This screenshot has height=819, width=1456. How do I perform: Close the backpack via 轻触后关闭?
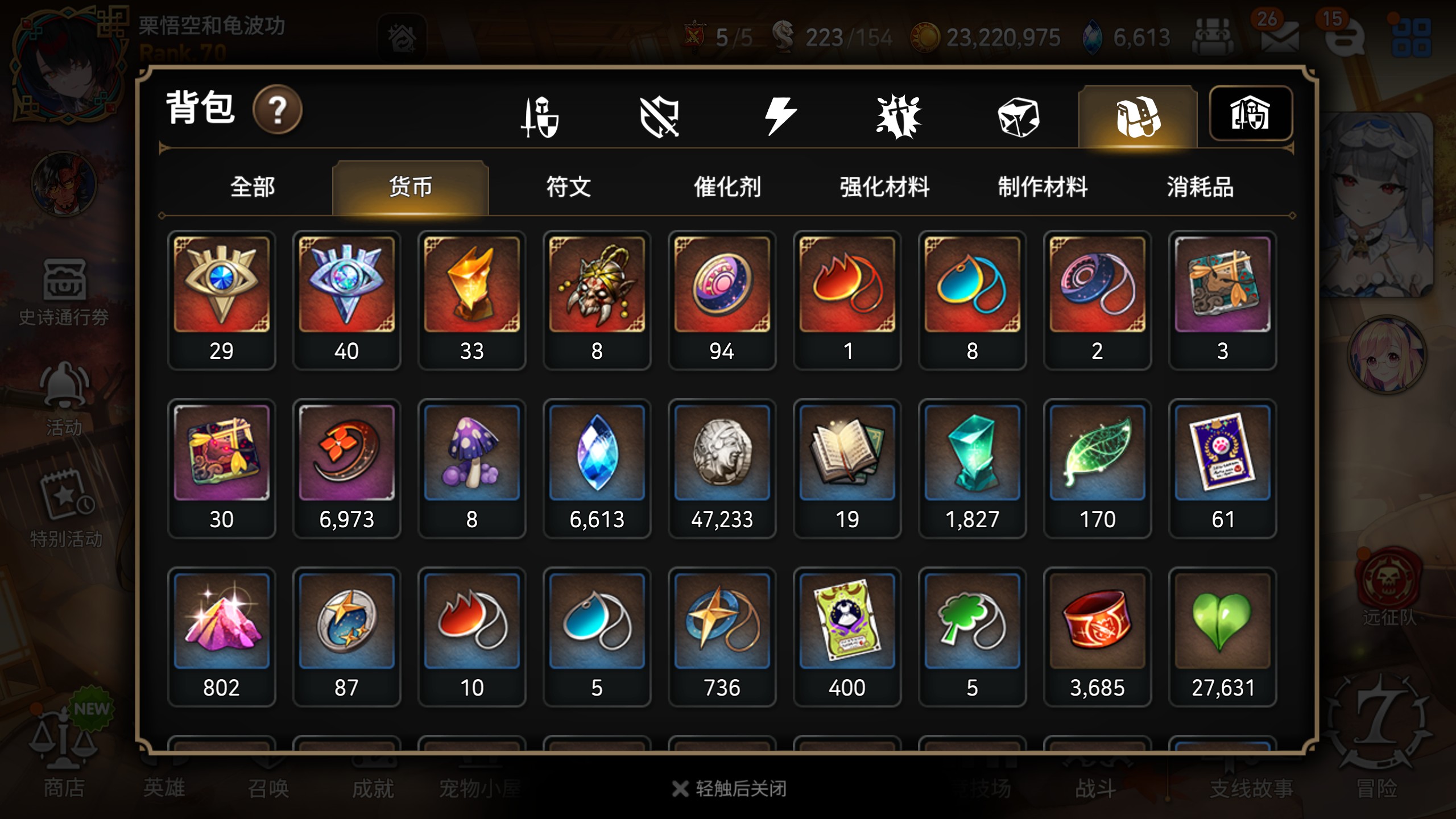coord(730,788)
